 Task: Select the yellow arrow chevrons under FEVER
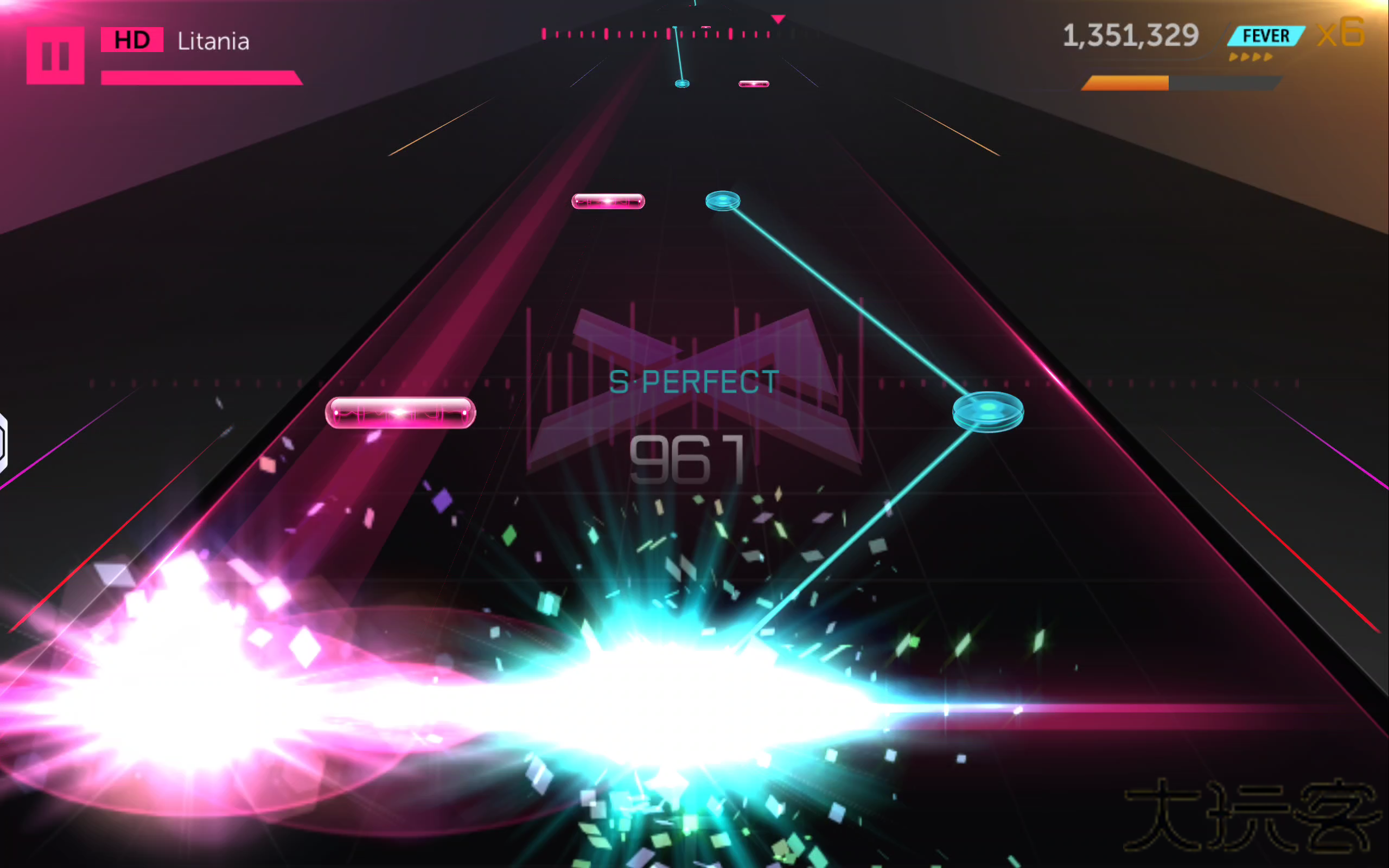1252,58
